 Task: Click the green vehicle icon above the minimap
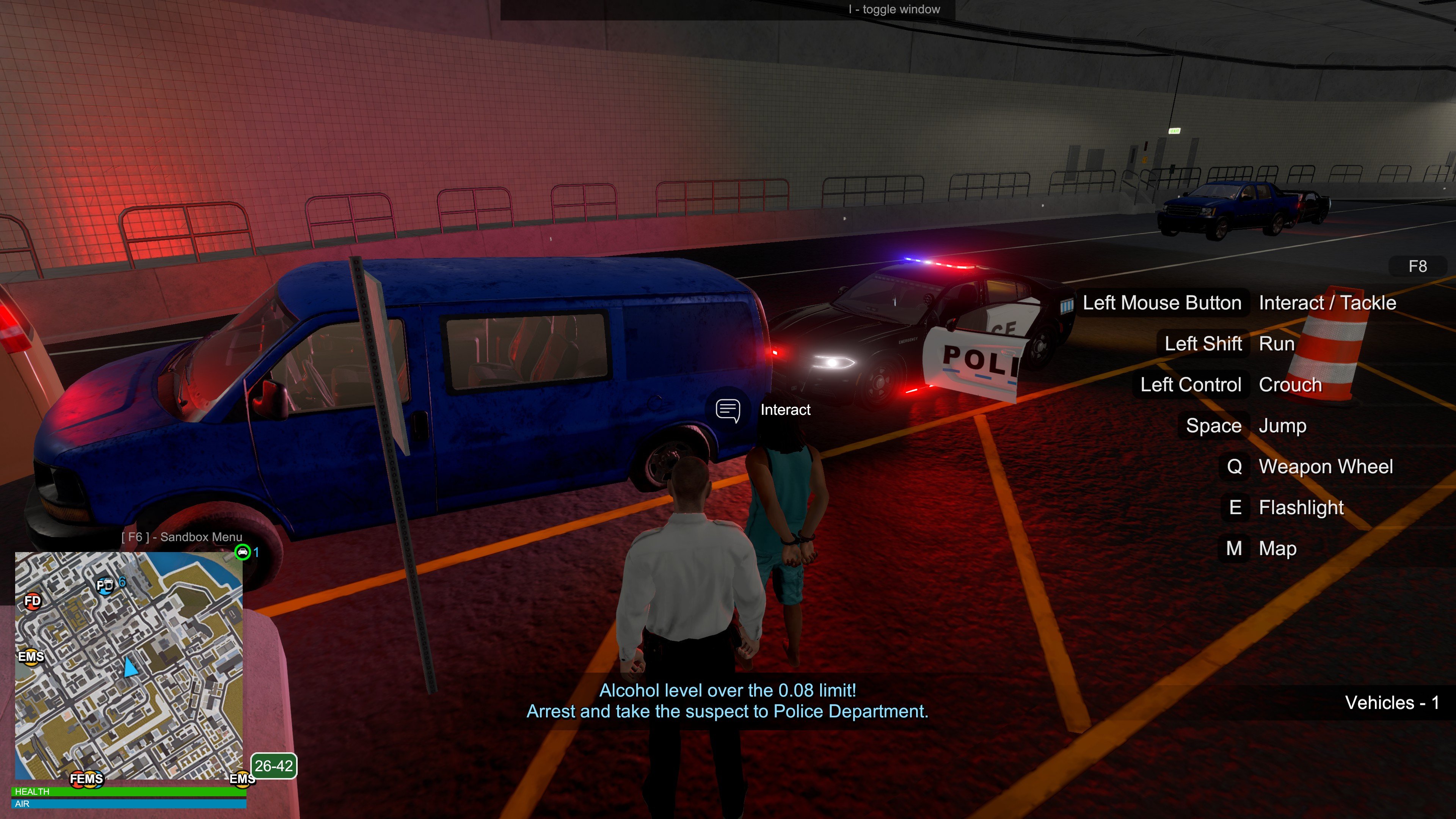243,552
